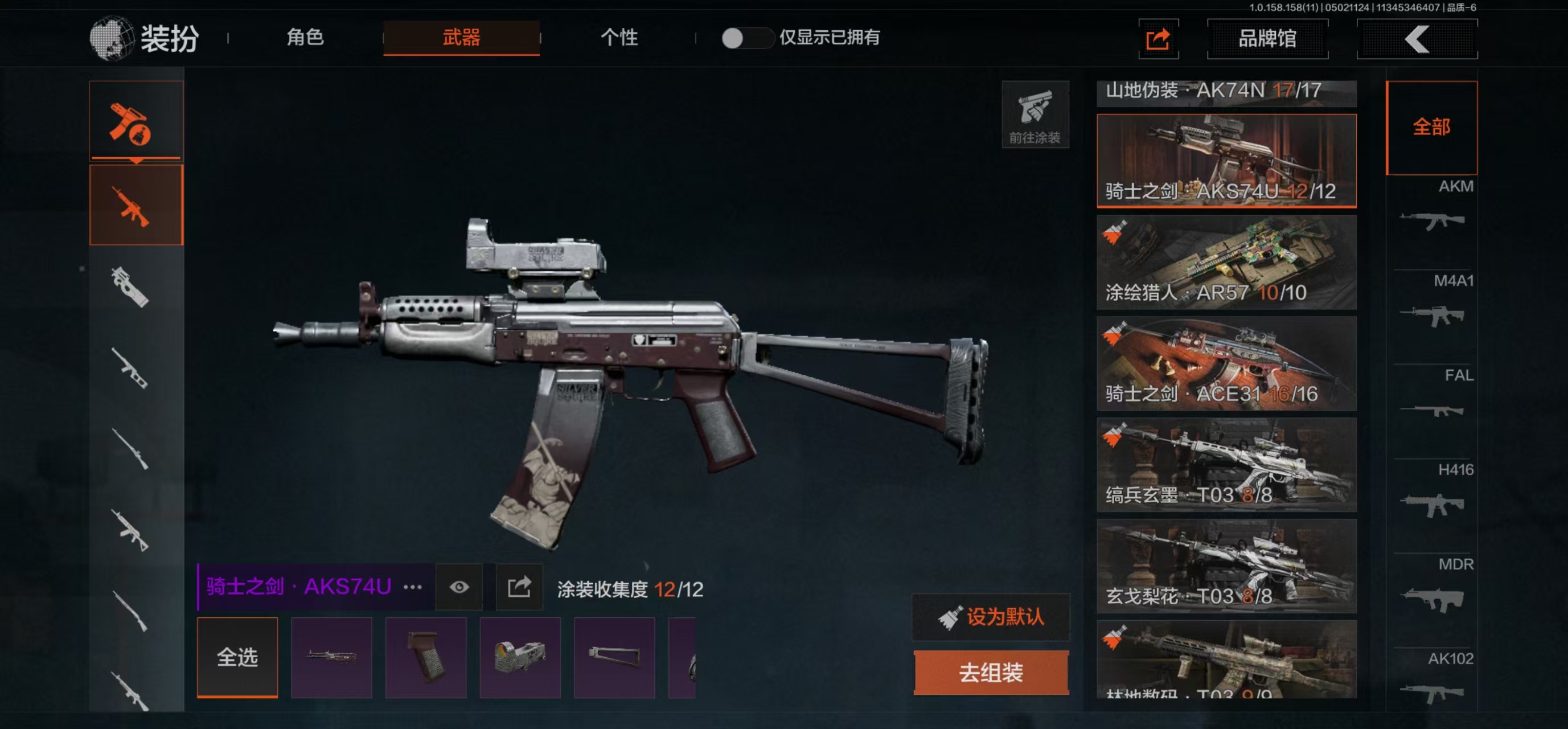Choose the 玄戈梨花 T03 skin
The image size is (1568, 729).
click(1226, 565)
